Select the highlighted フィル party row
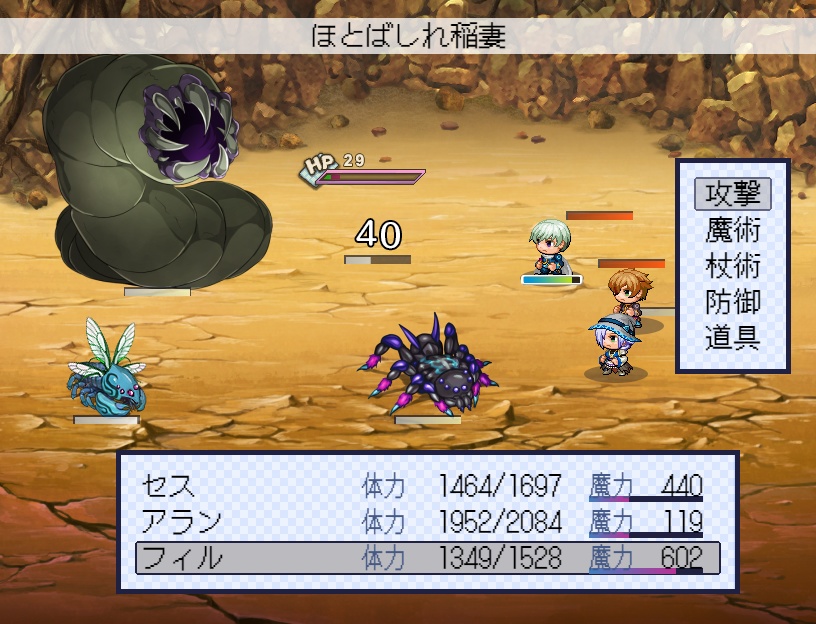 [427, 558]
